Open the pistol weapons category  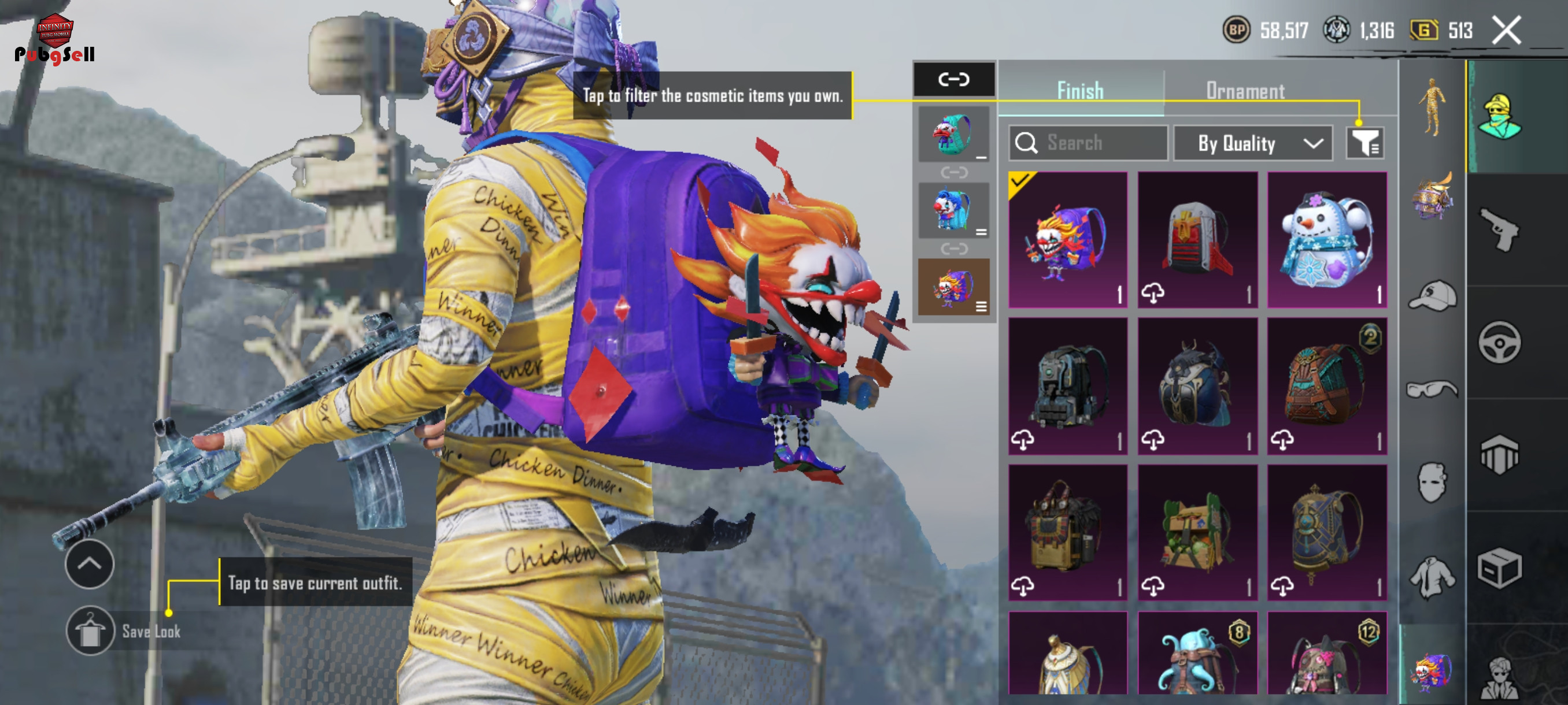[x=1499, y=229]
